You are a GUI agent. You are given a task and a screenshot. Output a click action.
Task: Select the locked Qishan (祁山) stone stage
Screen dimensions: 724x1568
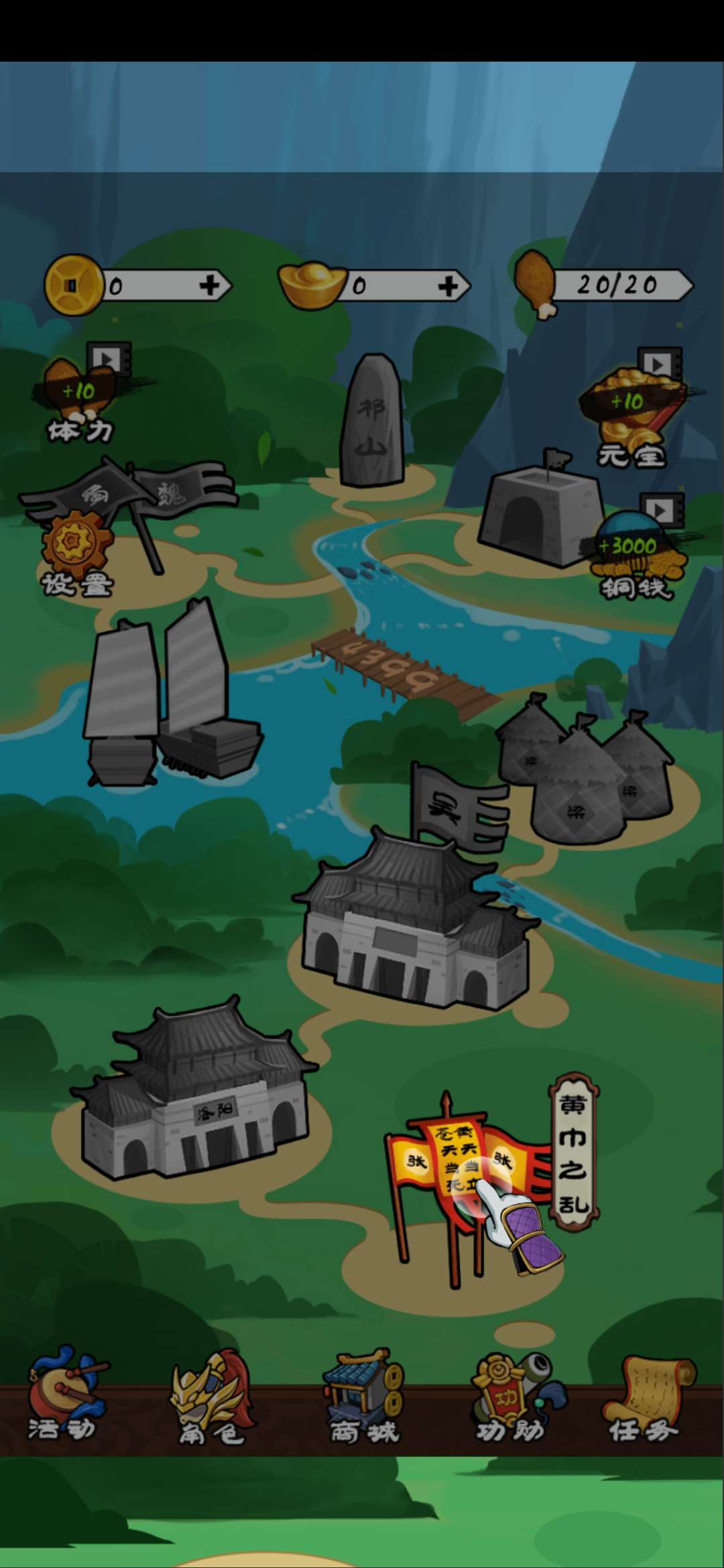(x=372, y=421)
